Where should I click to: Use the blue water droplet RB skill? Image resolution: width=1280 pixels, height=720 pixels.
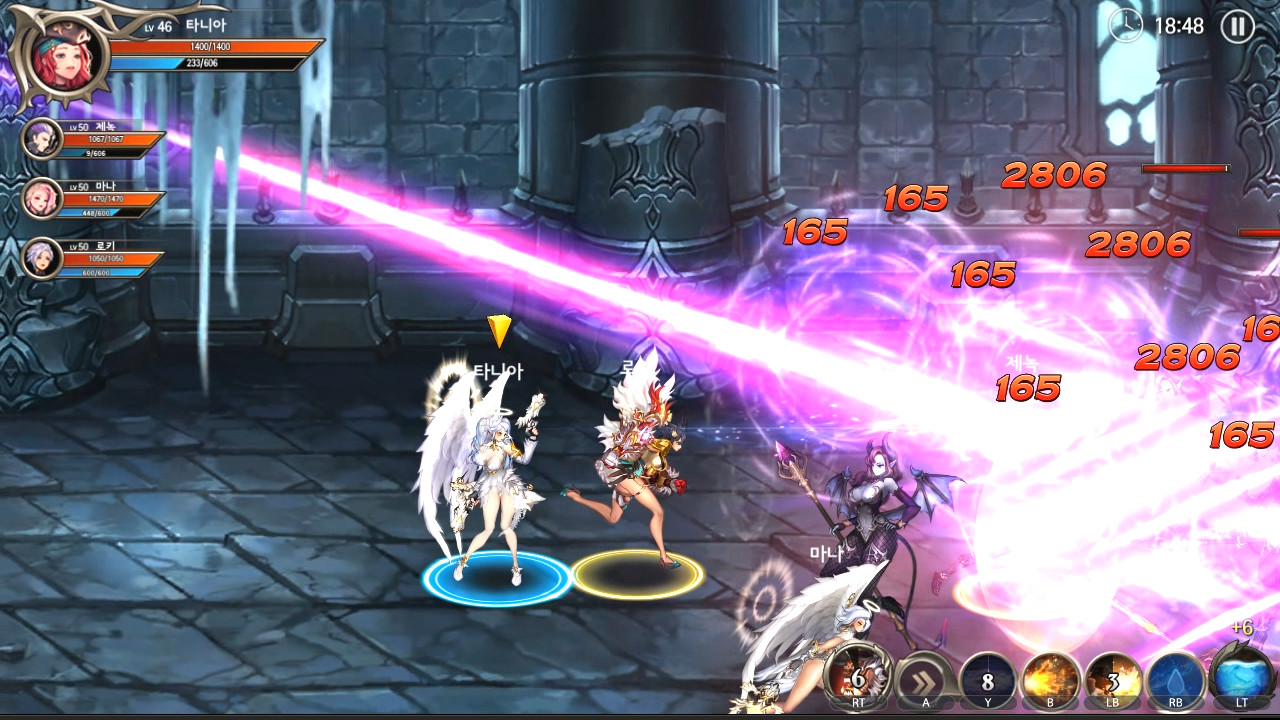tap(1174, 678)
